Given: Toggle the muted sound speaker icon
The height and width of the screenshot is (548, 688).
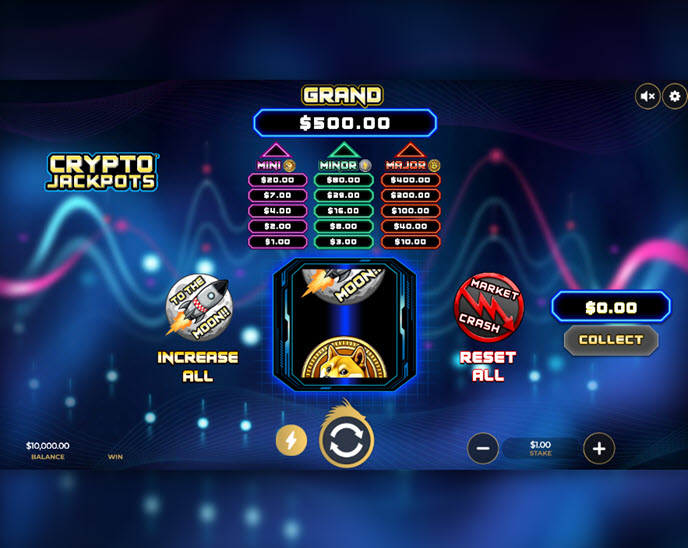Looking at the screenshot, I should (648, 96).
